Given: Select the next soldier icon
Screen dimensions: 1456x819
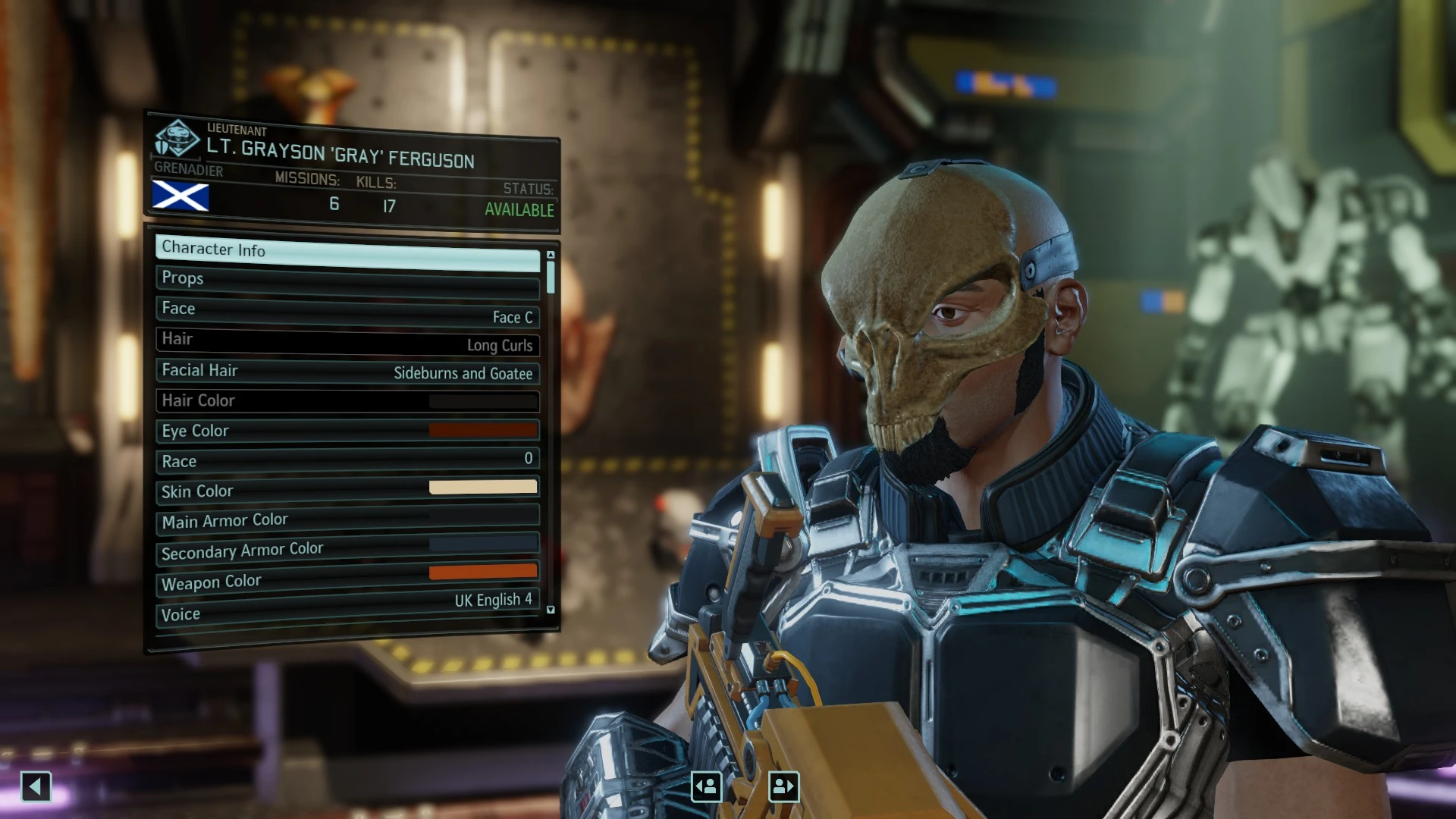Looking at the screenshot, I should (x=783, y=786).
